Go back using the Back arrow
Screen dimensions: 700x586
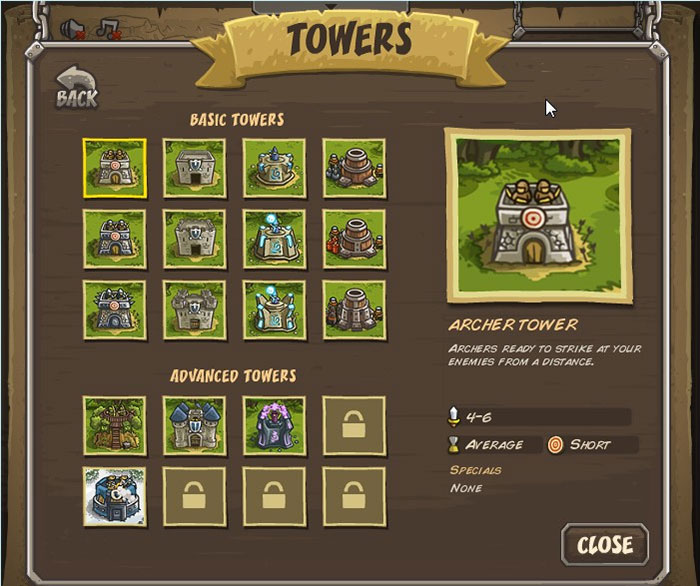click(76, 88)
